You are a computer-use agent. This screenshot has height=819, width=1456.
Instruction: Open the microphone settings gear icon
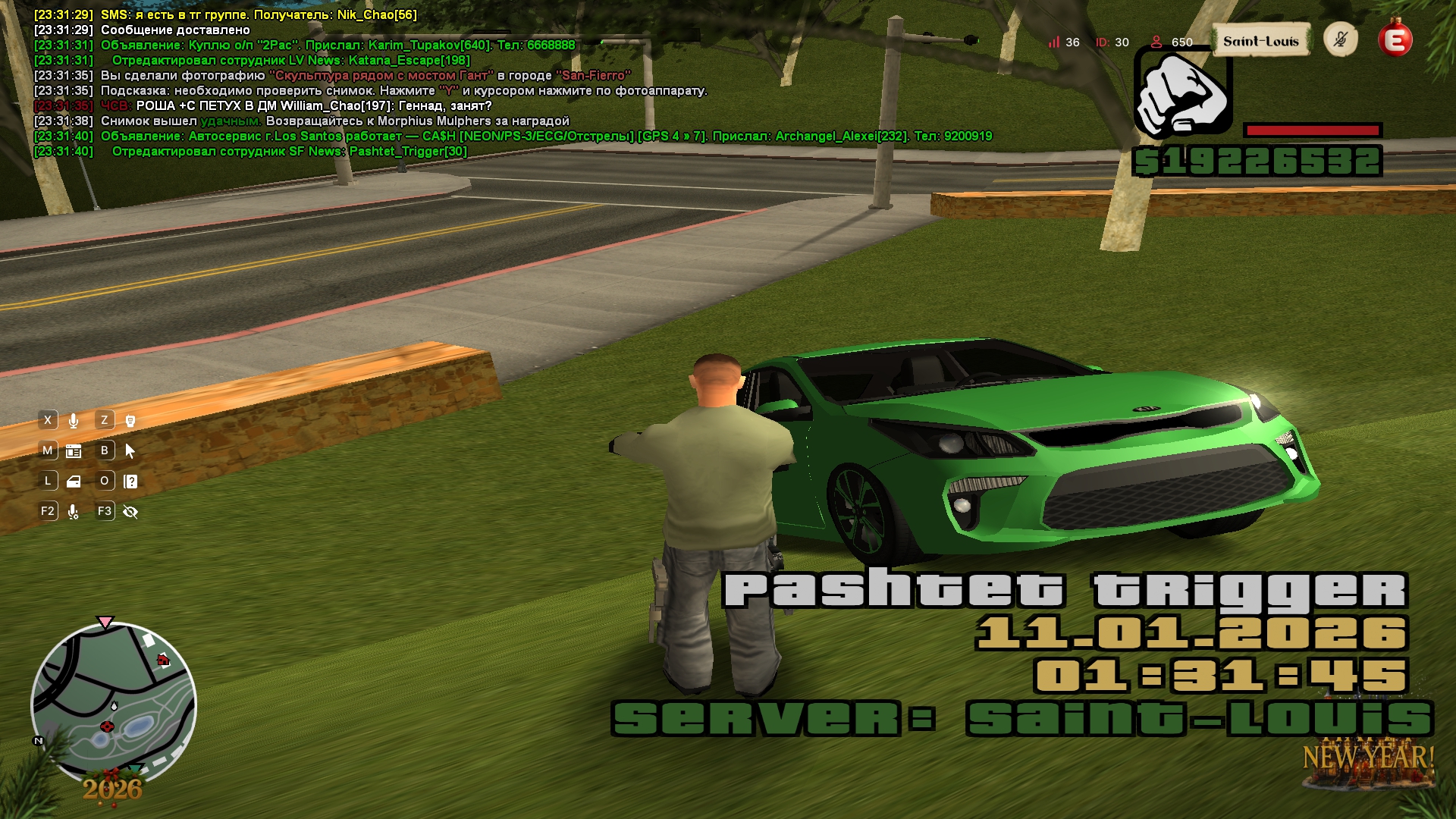tap(74, 512)
